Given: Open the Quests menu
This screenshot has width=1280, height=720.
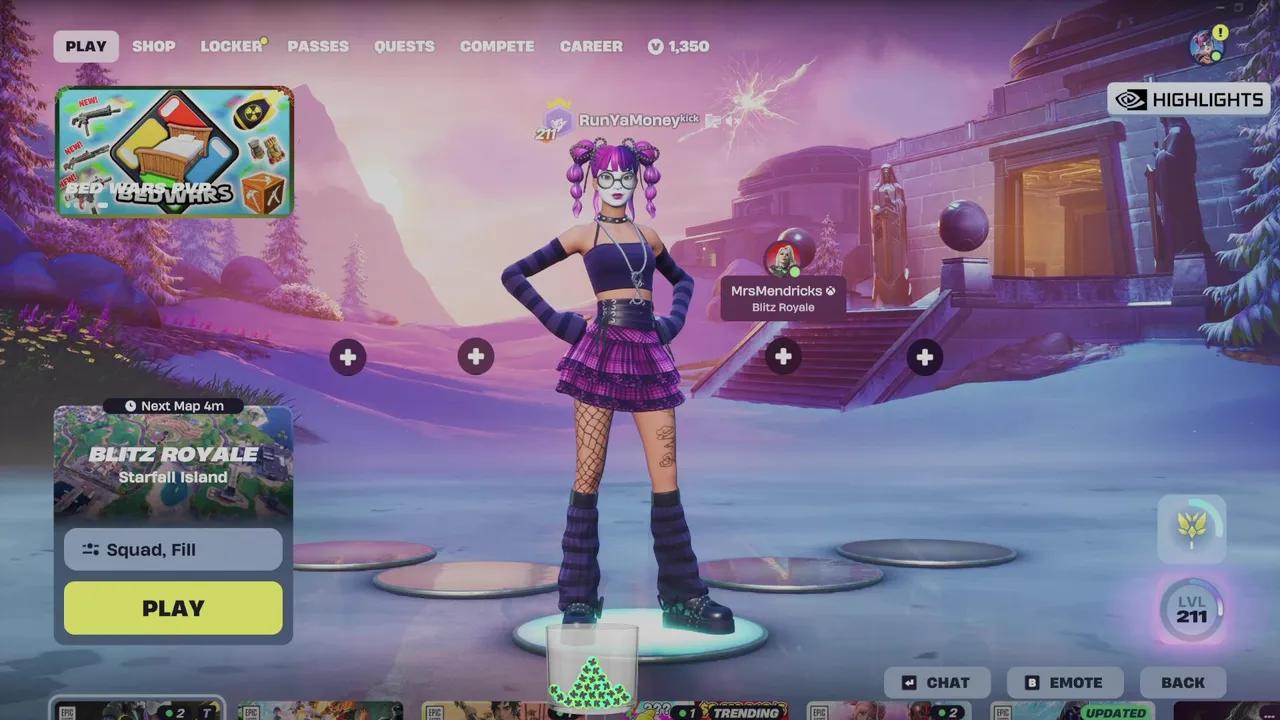Looking at the screenshot, I should [404, 46].
